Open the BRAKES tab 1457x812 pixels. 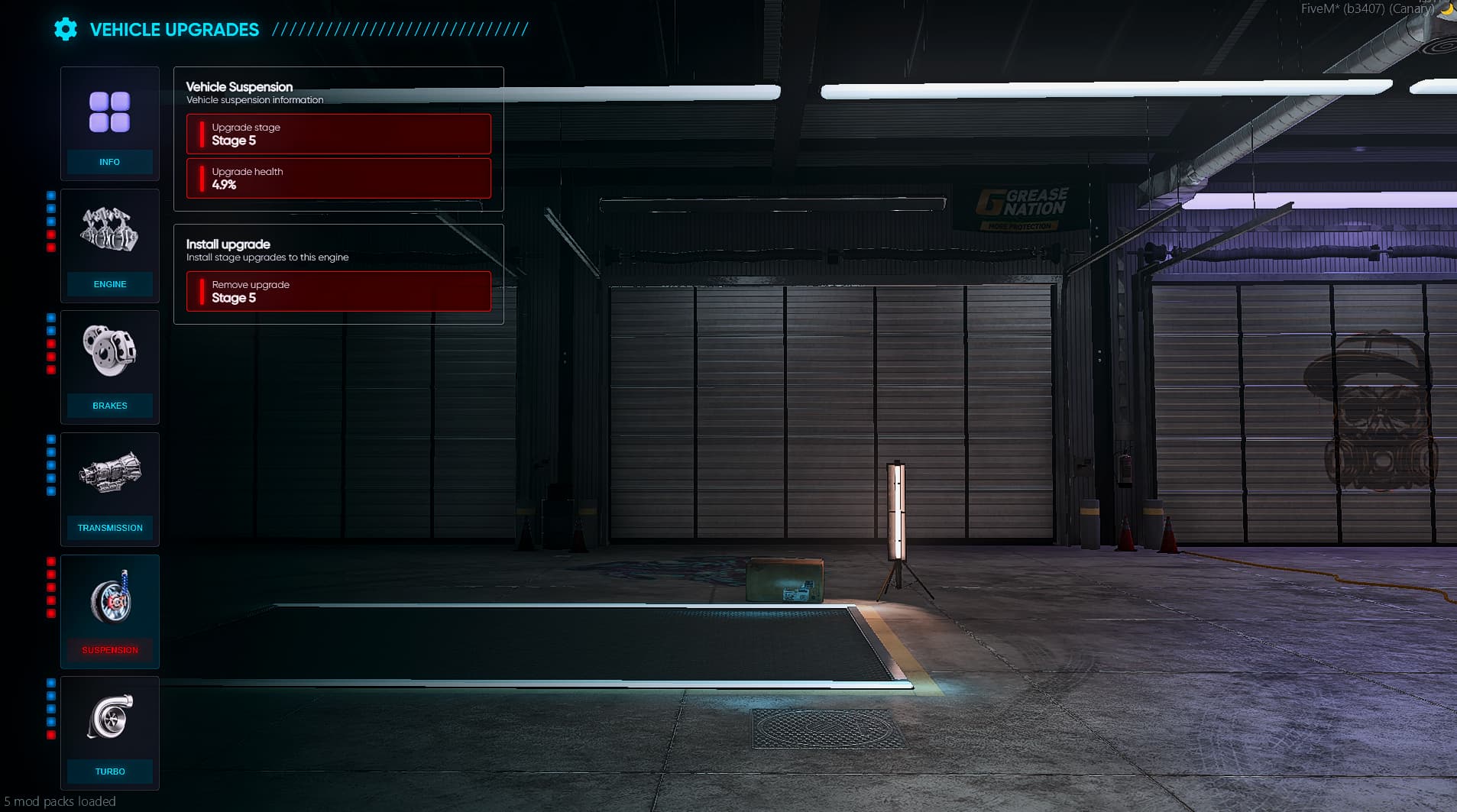coord(109,406)
